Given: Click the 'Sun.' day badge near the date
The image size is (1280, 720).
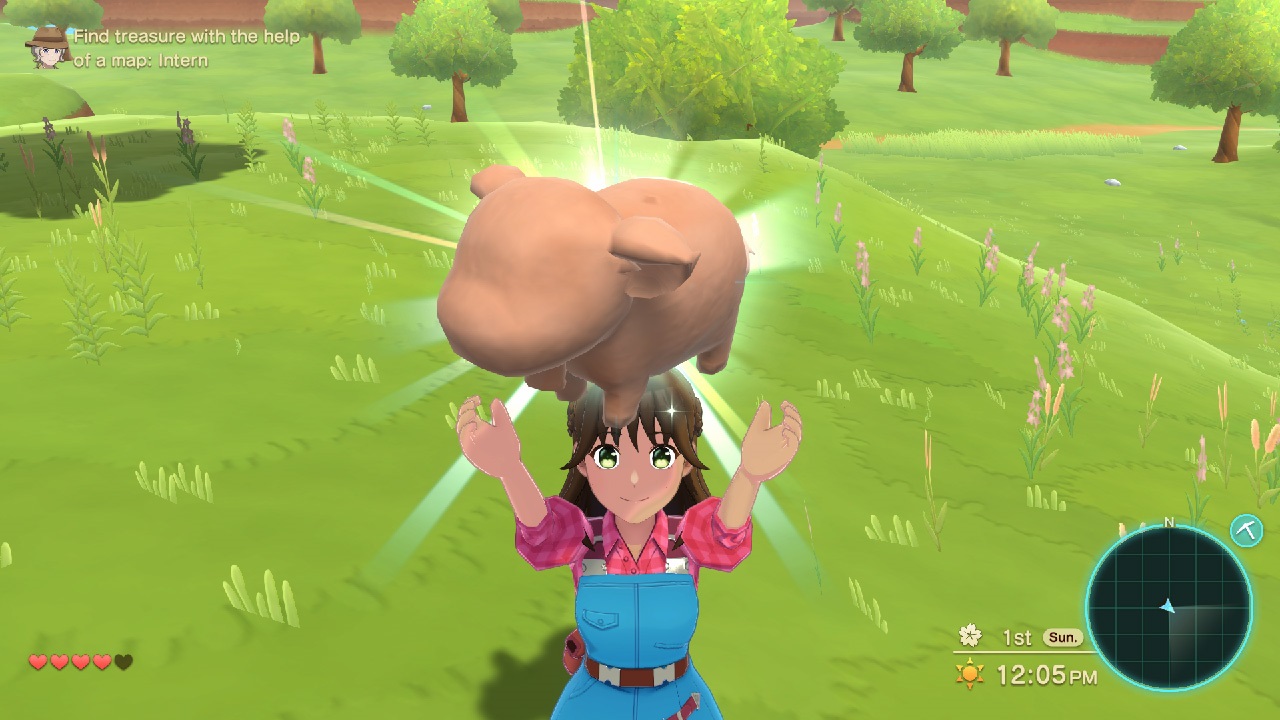Looking at the screenshot, I should (1062, 635).
